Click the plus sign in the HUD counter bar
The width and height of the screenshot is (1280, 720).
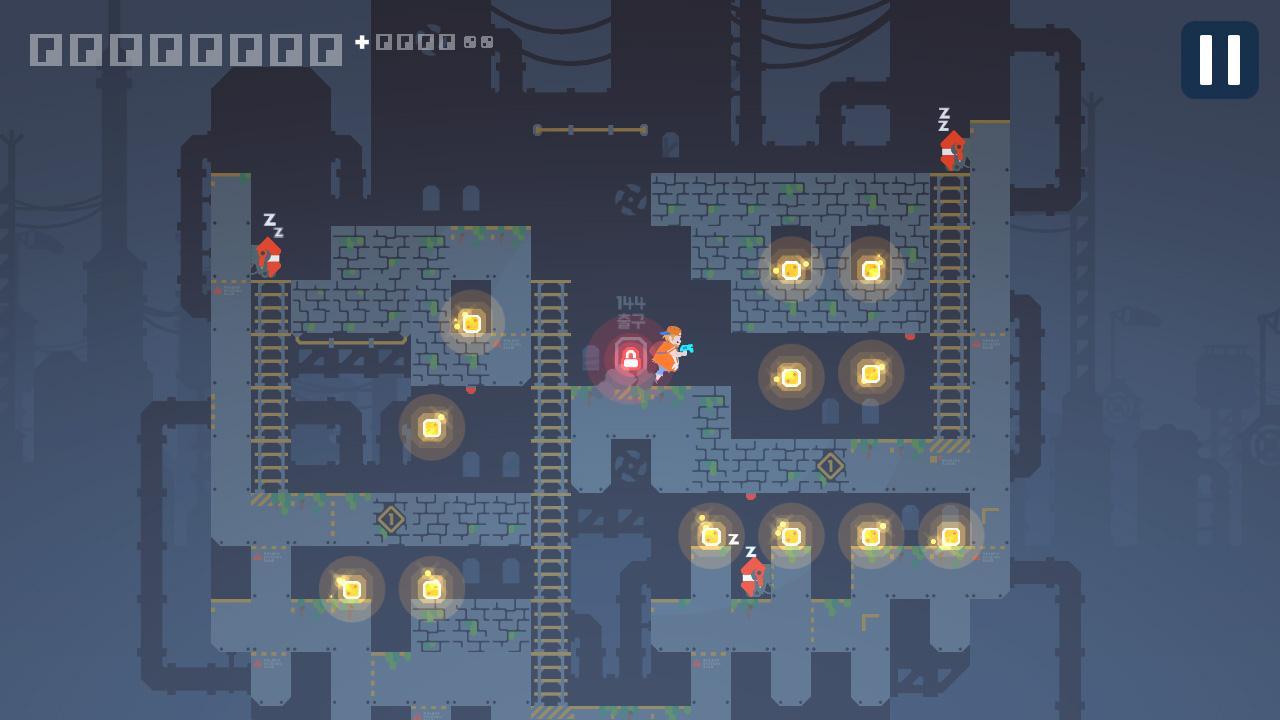pyautogui.click(x=360, y=42)
